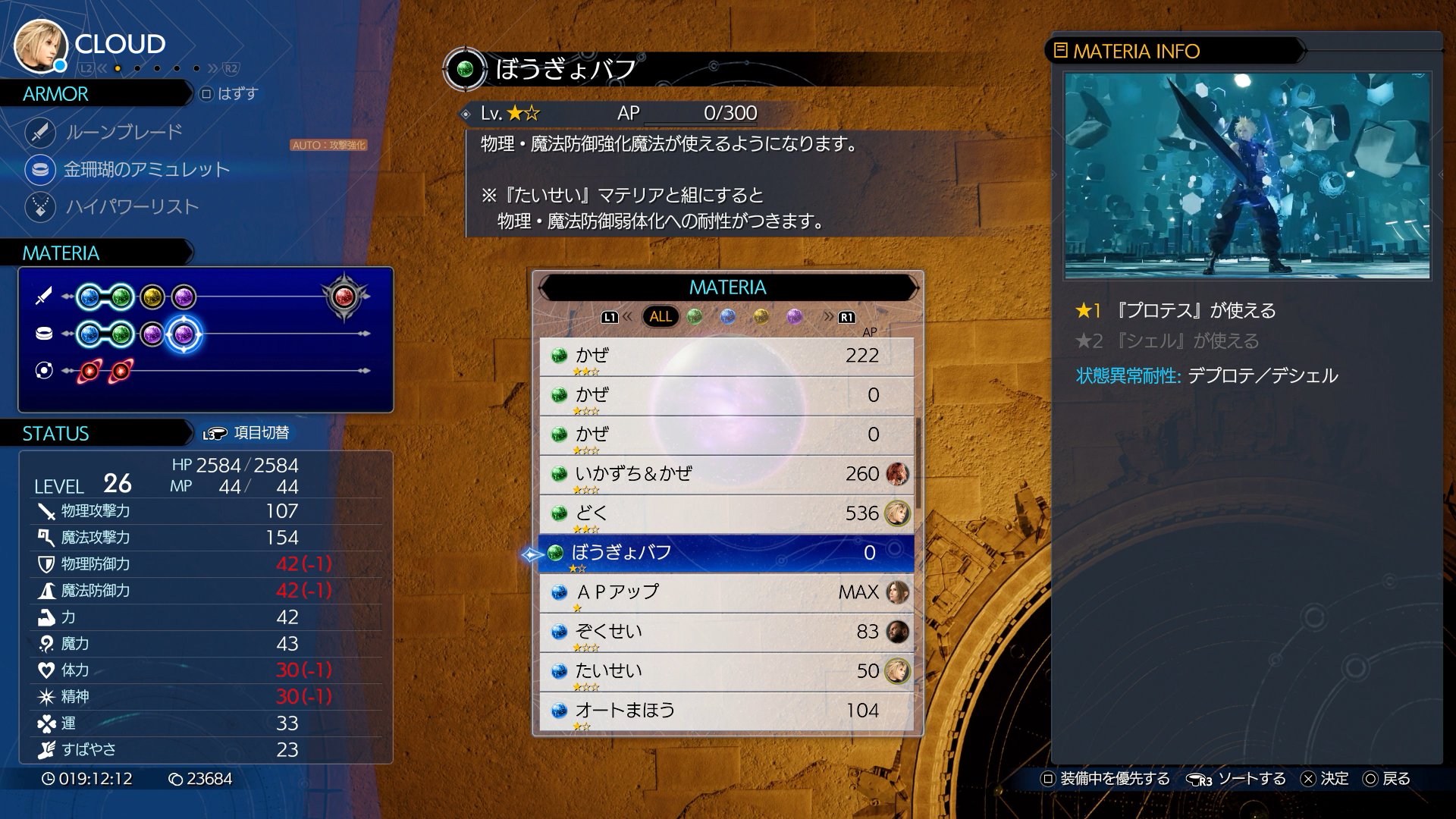Choose the オートまほう materia

tap(726, 711)
